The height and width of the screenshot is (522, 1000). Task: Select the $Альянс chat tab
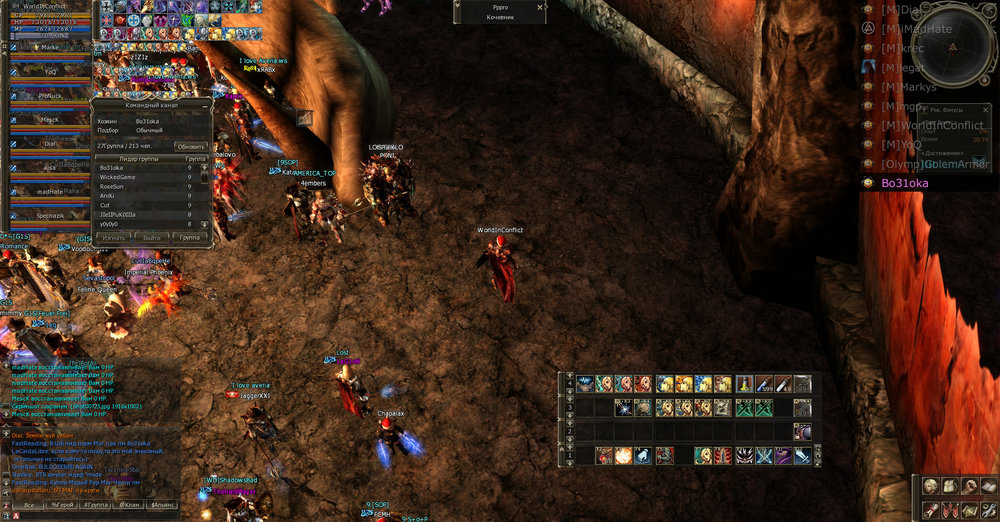(x=163, y=506)
